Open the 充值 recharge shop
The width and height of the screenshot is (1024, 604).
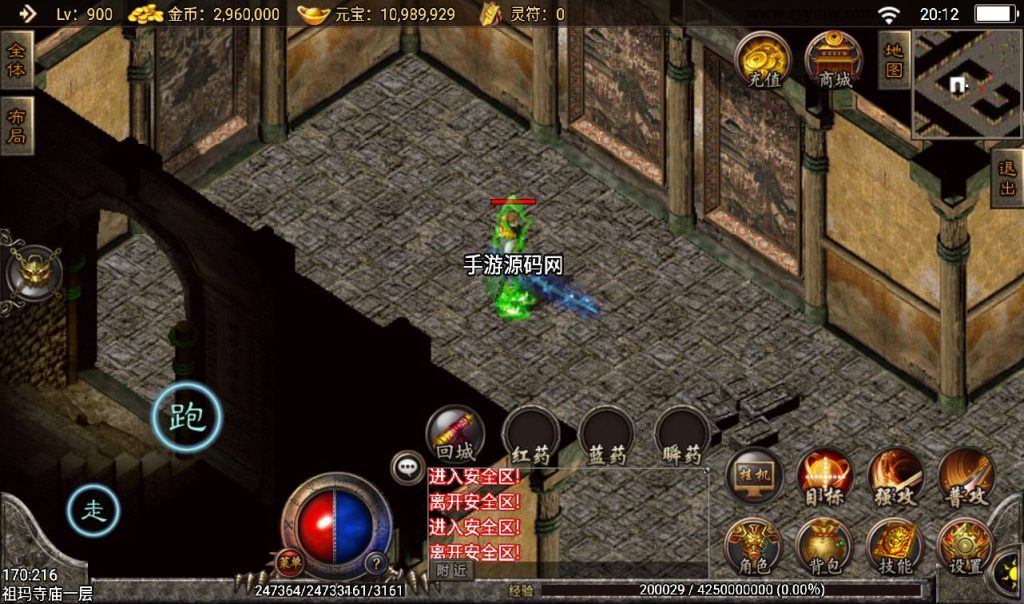coord(763,59)
